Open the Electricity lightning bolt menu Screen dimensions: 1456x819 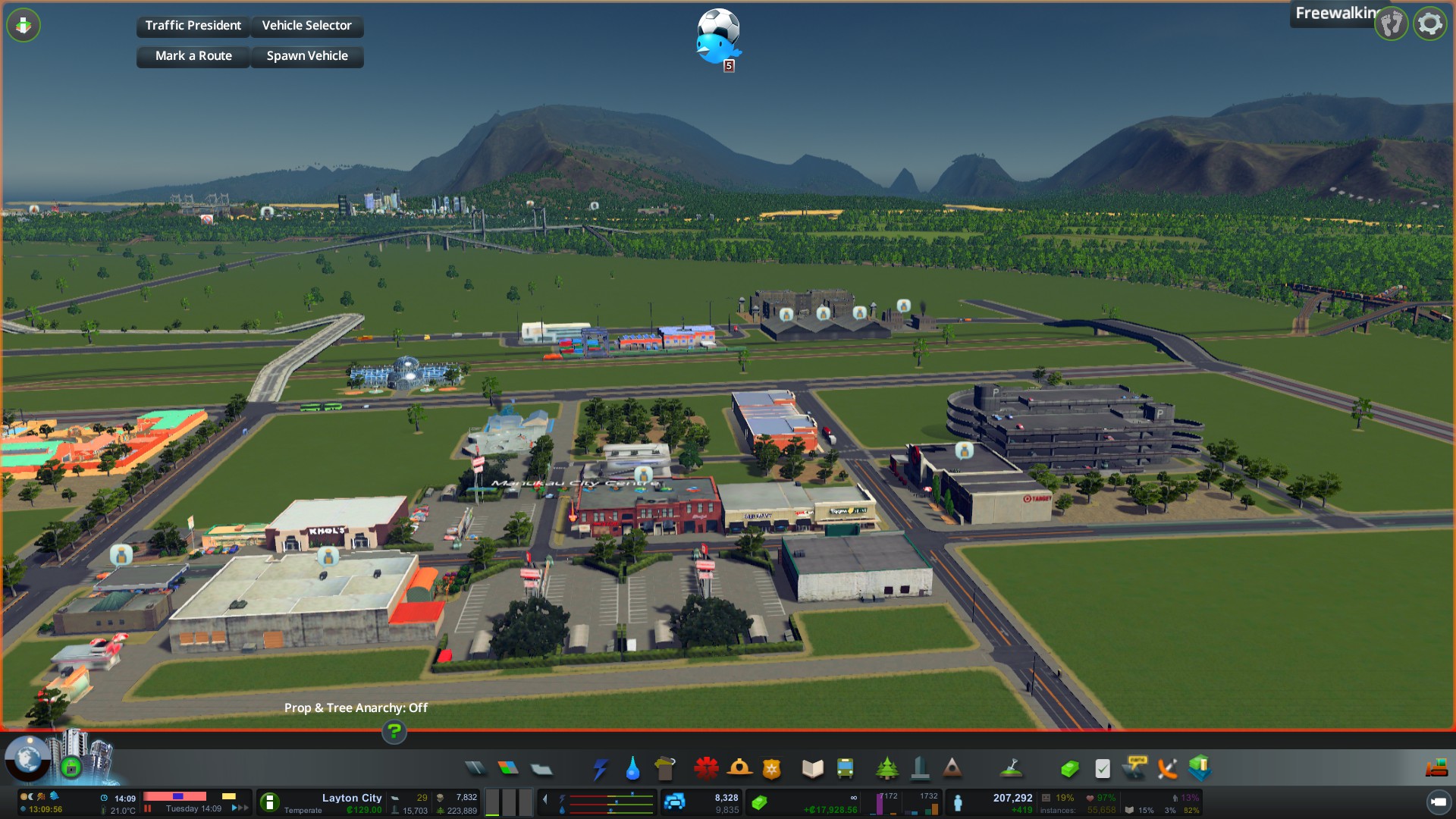click(600, 769)
